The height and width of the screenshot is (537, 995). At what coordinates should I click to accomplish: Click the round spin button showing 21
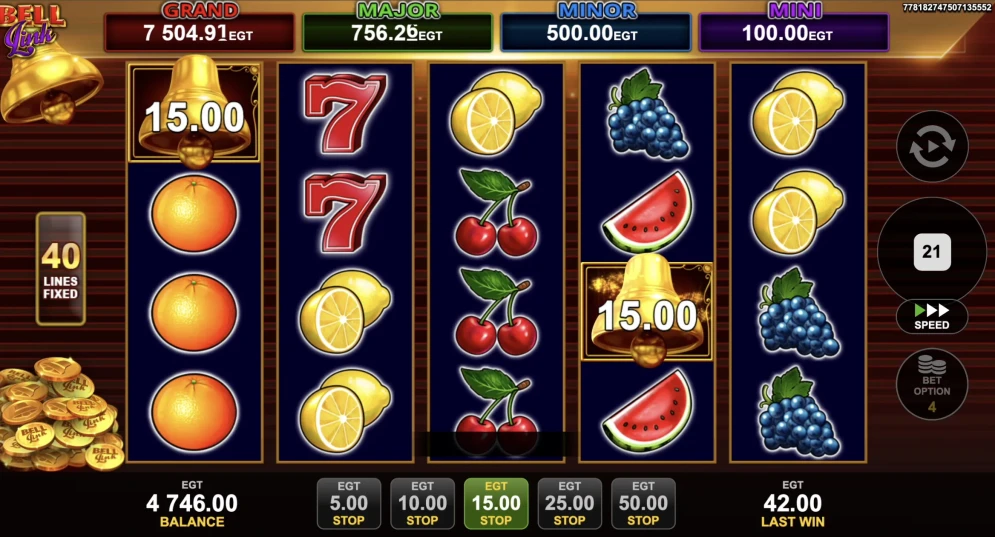[932, 251]
